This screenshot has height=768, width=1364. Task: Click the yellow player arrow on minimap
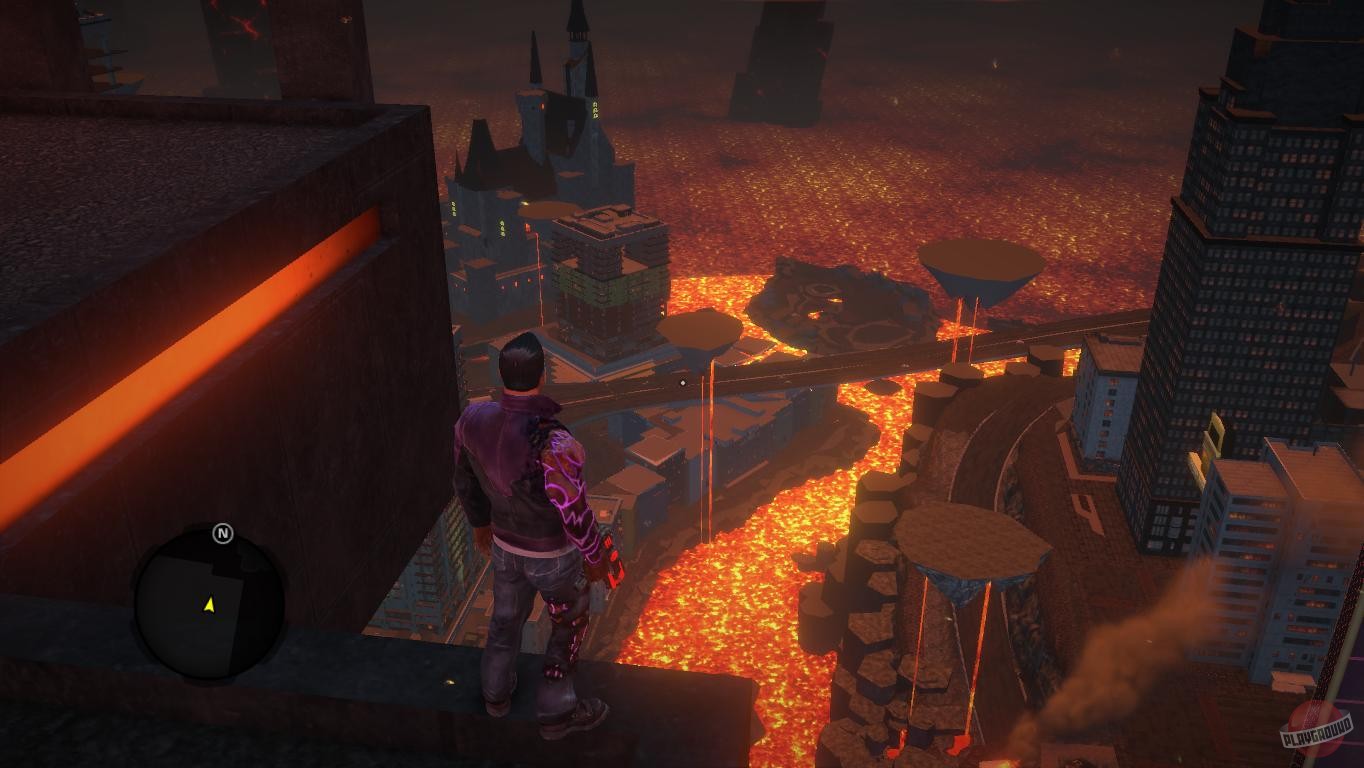pyautogui.click(x=209, y=605)
